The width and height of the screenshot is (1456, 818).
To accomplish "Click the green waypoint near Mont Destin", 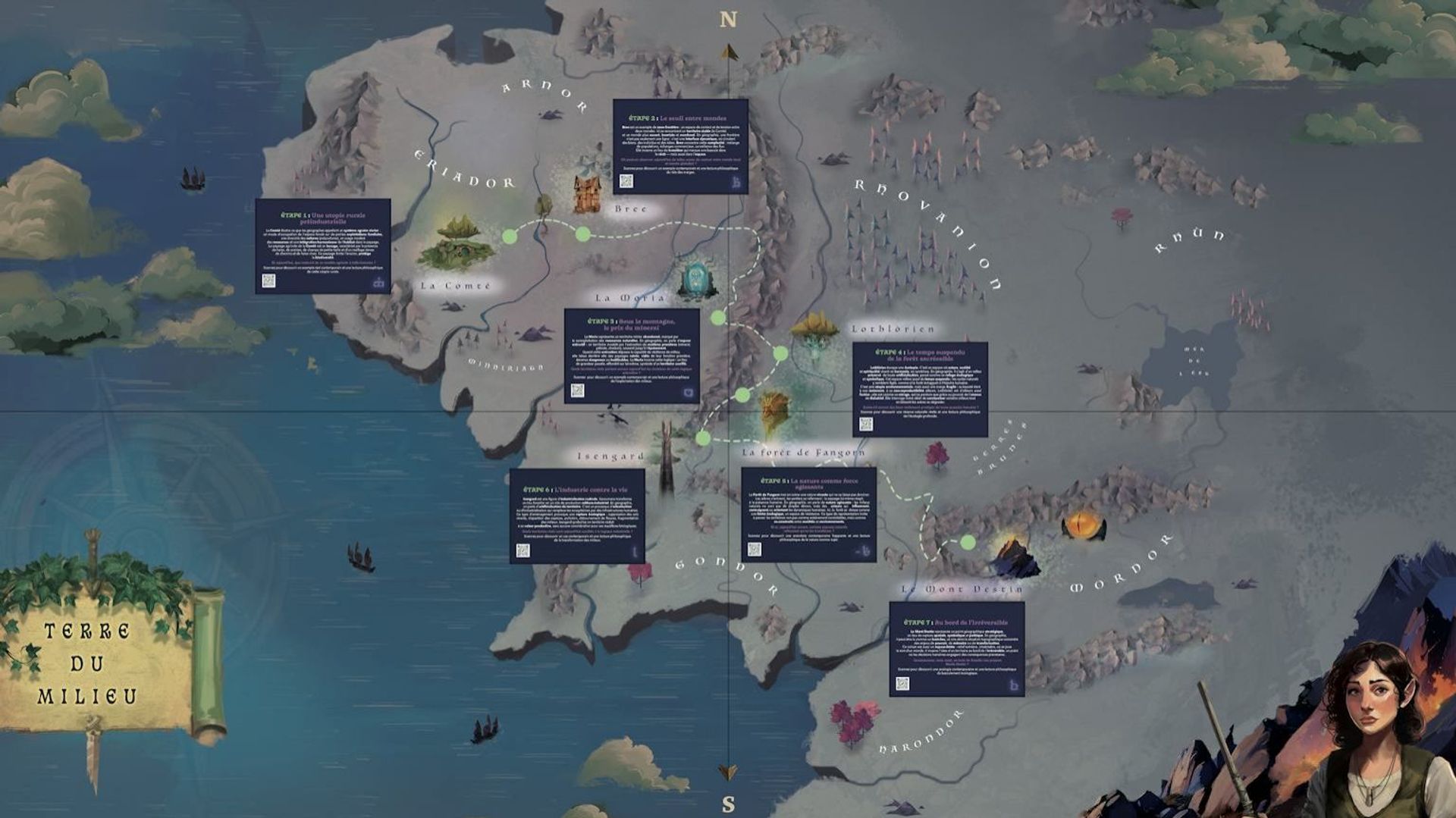I will (968, 542).
